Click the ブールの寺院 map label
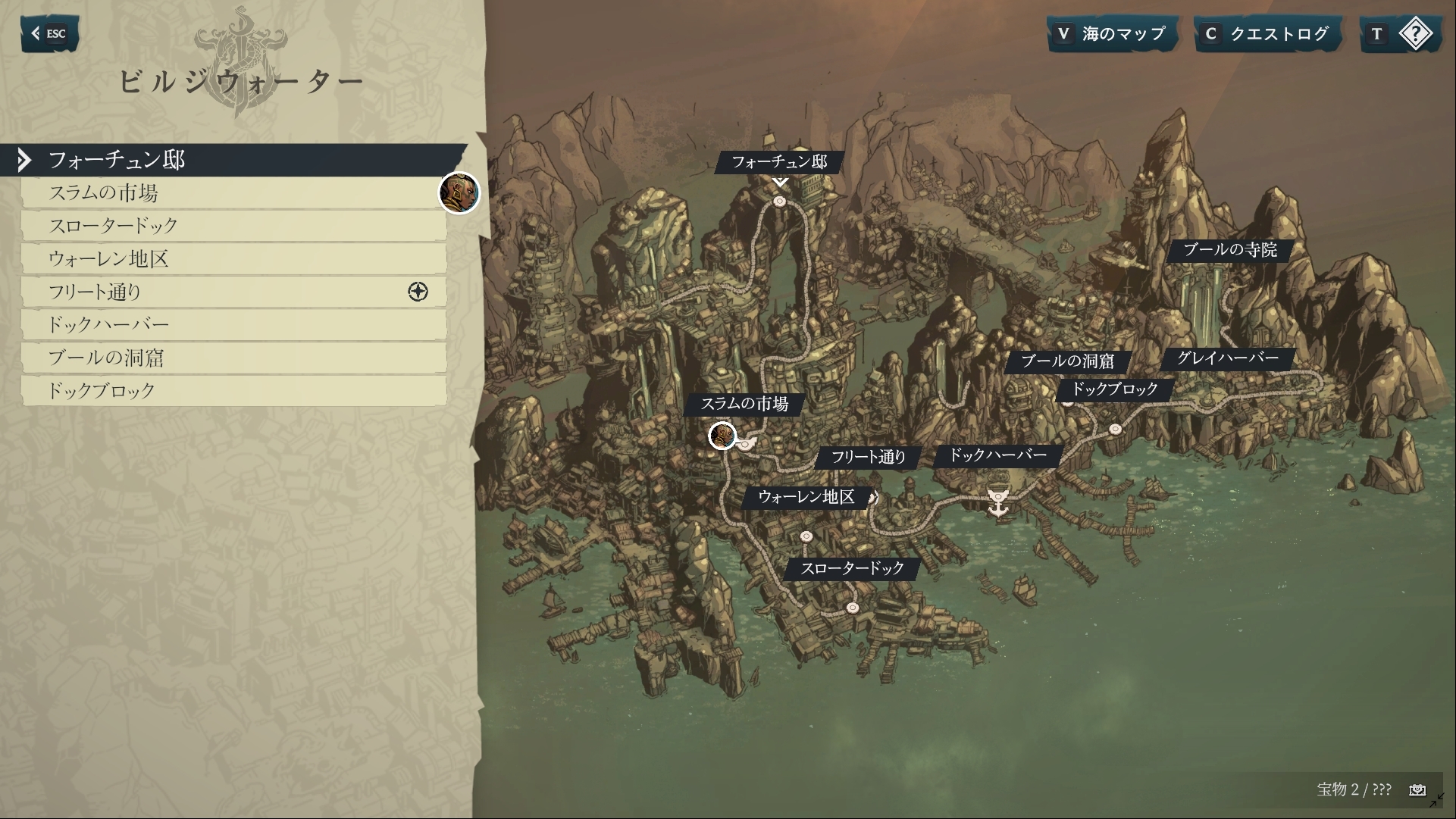Viewport: 1456px width, 819px height. pos(1229,250)
